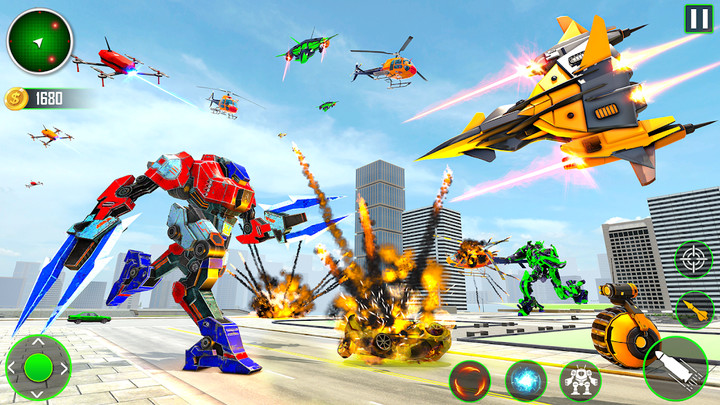Launch a missile with the rocket button
Screen dimensions: 720x405
694,309
